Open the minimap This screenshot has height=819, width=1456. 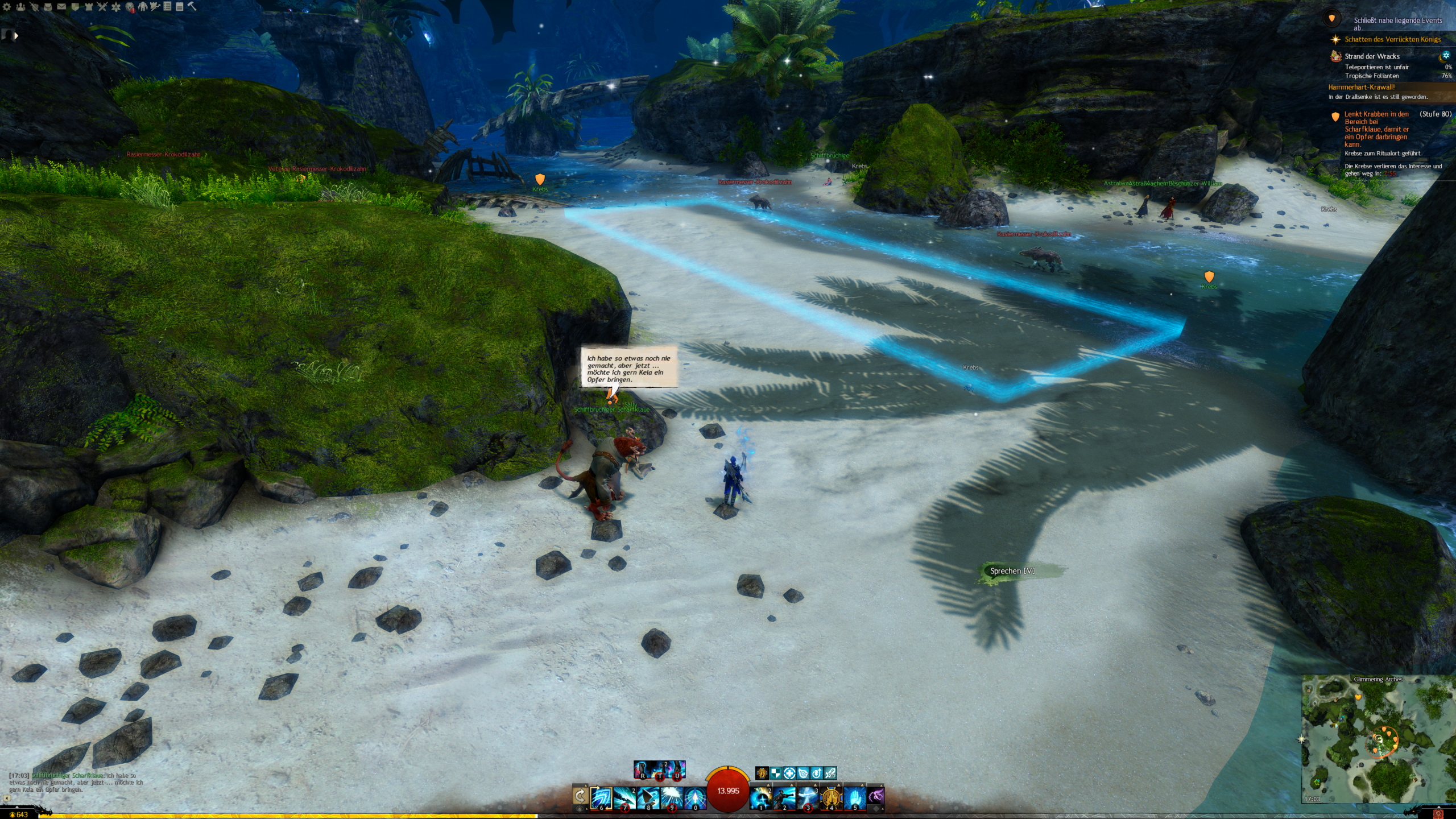pos(1378,739)
